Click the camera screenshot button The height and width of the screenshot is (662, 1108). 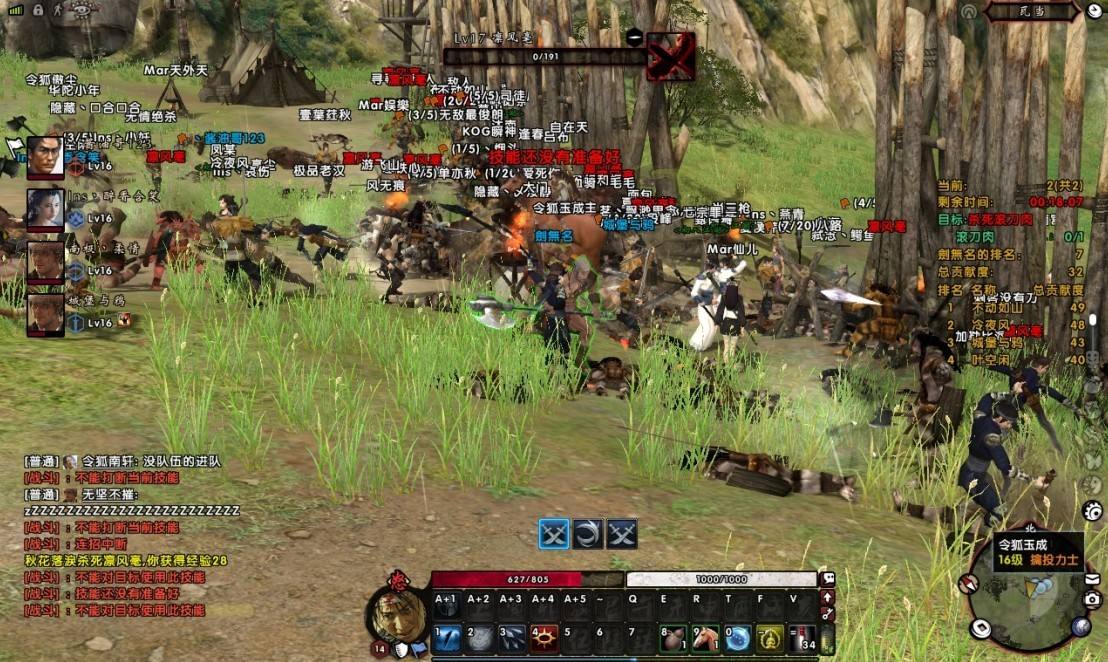coord(1092,599)
